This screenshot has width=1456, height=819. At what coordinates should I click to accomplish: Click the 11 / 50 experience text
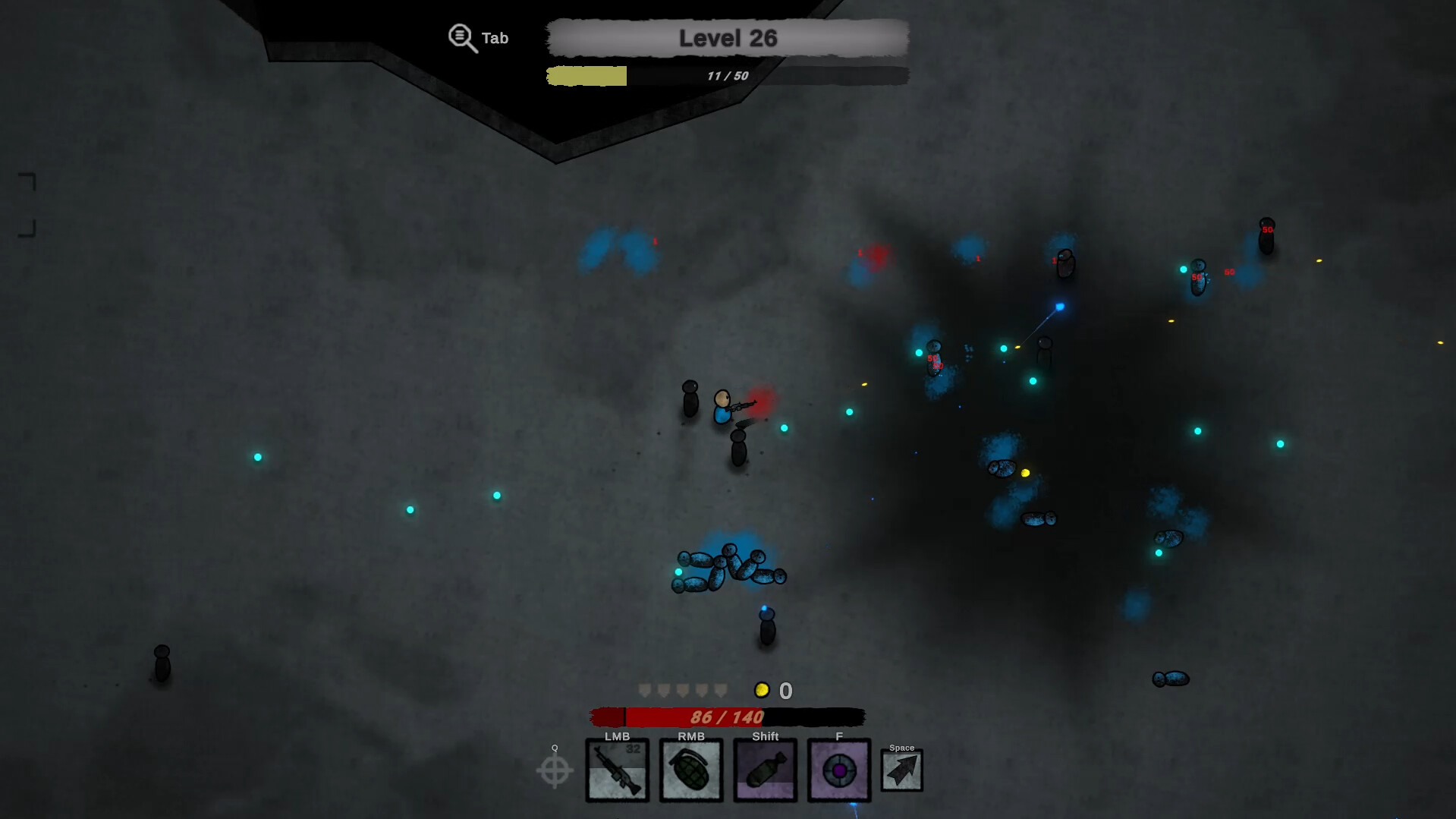(726, 75)
